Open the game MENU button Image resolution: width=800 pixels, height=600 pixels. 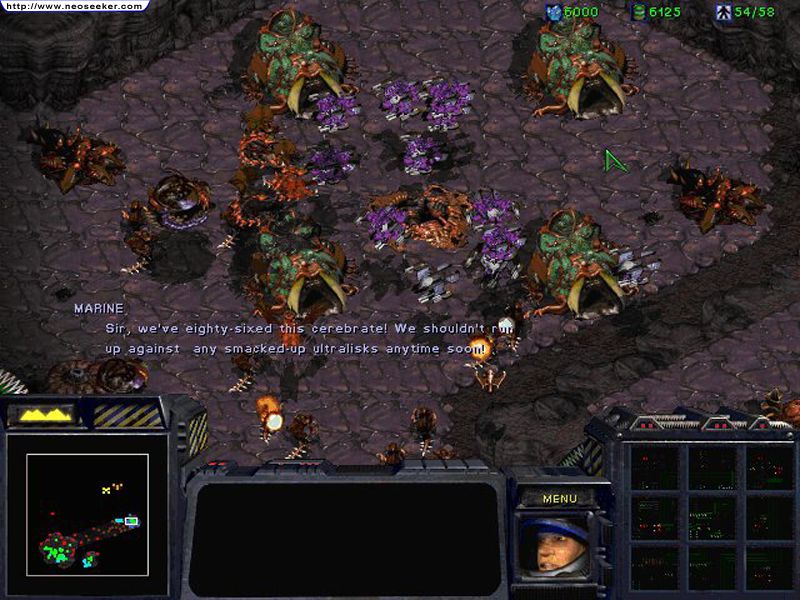click(560, 498)
